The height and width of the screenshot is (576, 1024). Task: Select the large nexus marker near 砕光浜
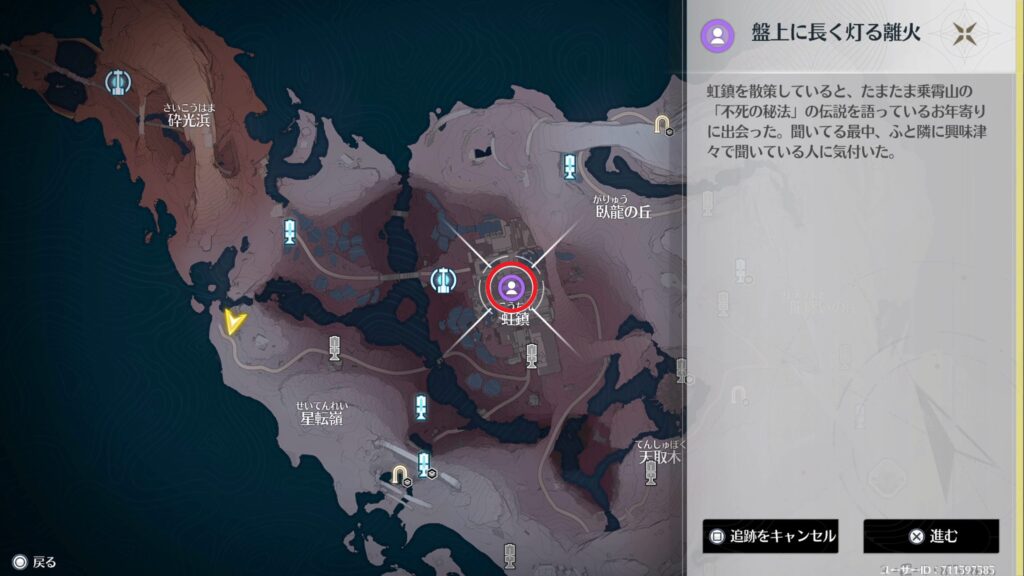click(x=118, y=81)
